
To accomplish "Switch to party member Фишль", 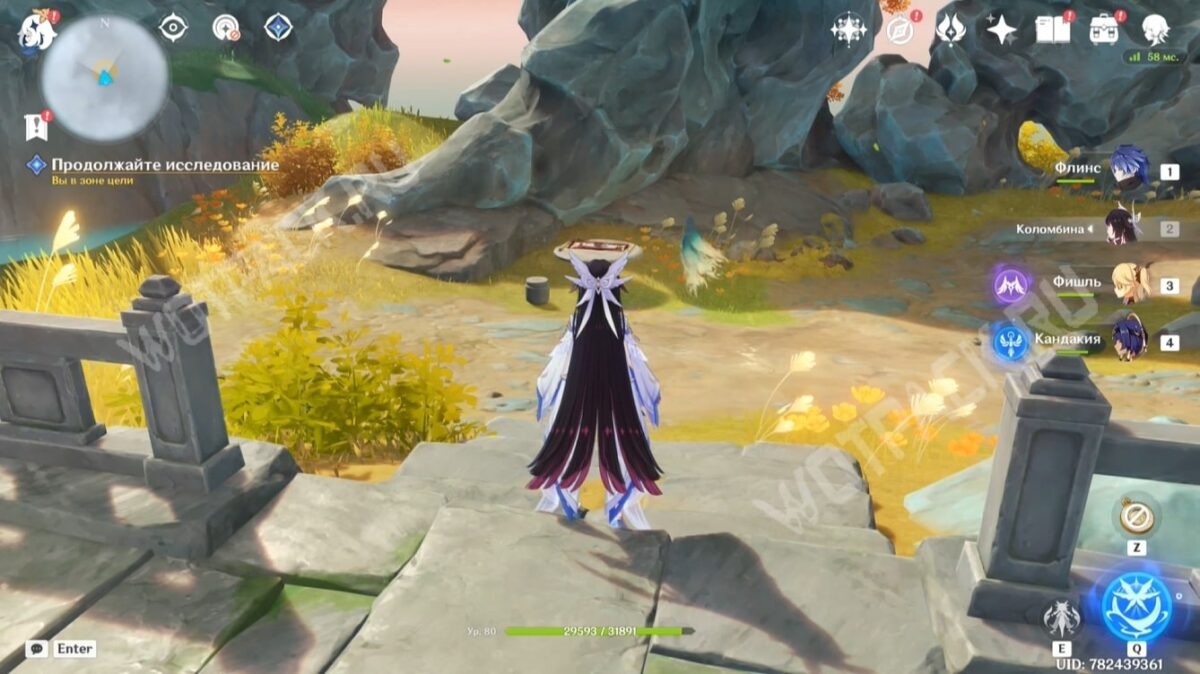I will tap(1128, 284).
